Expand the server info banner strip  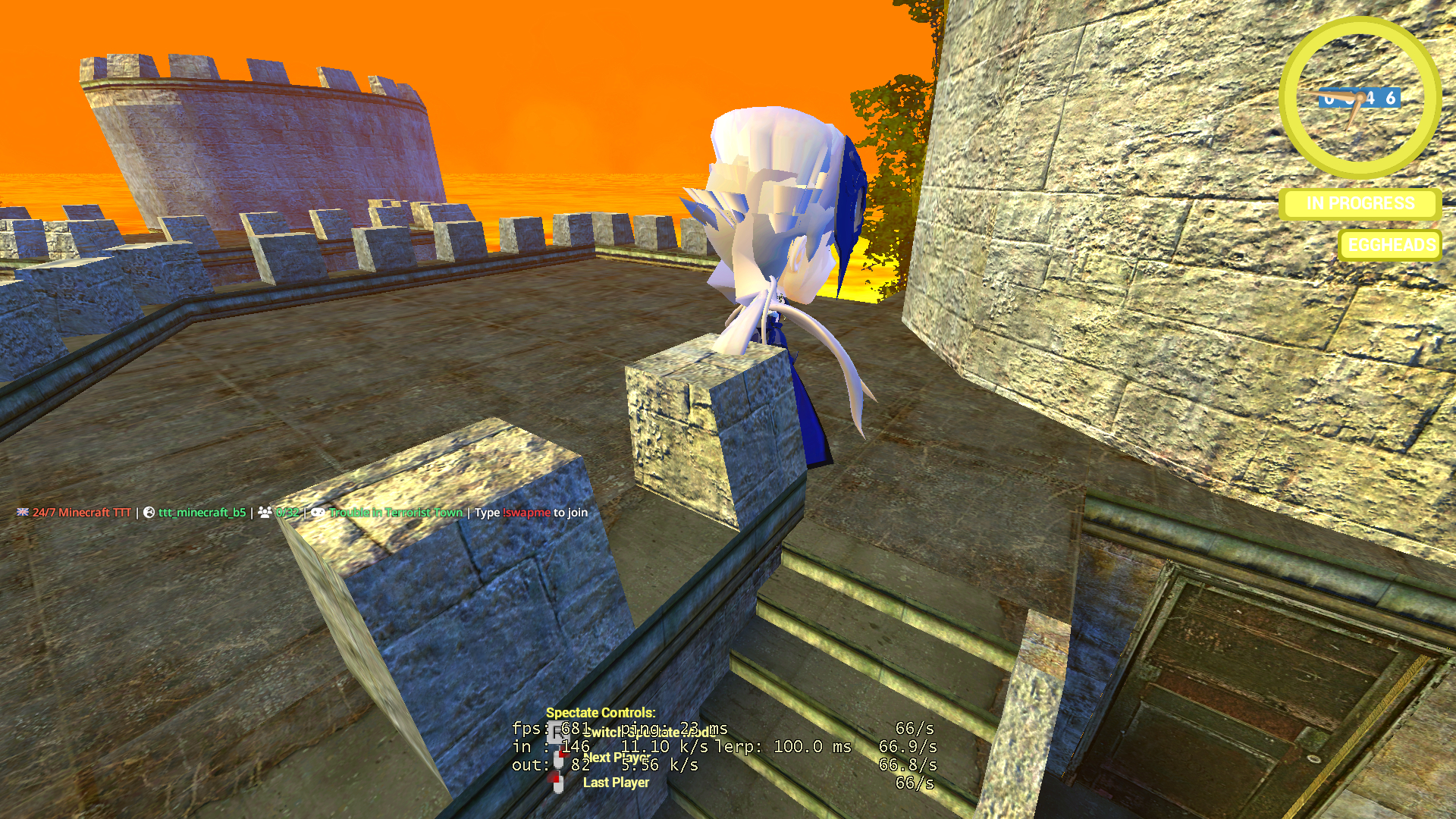303,513
